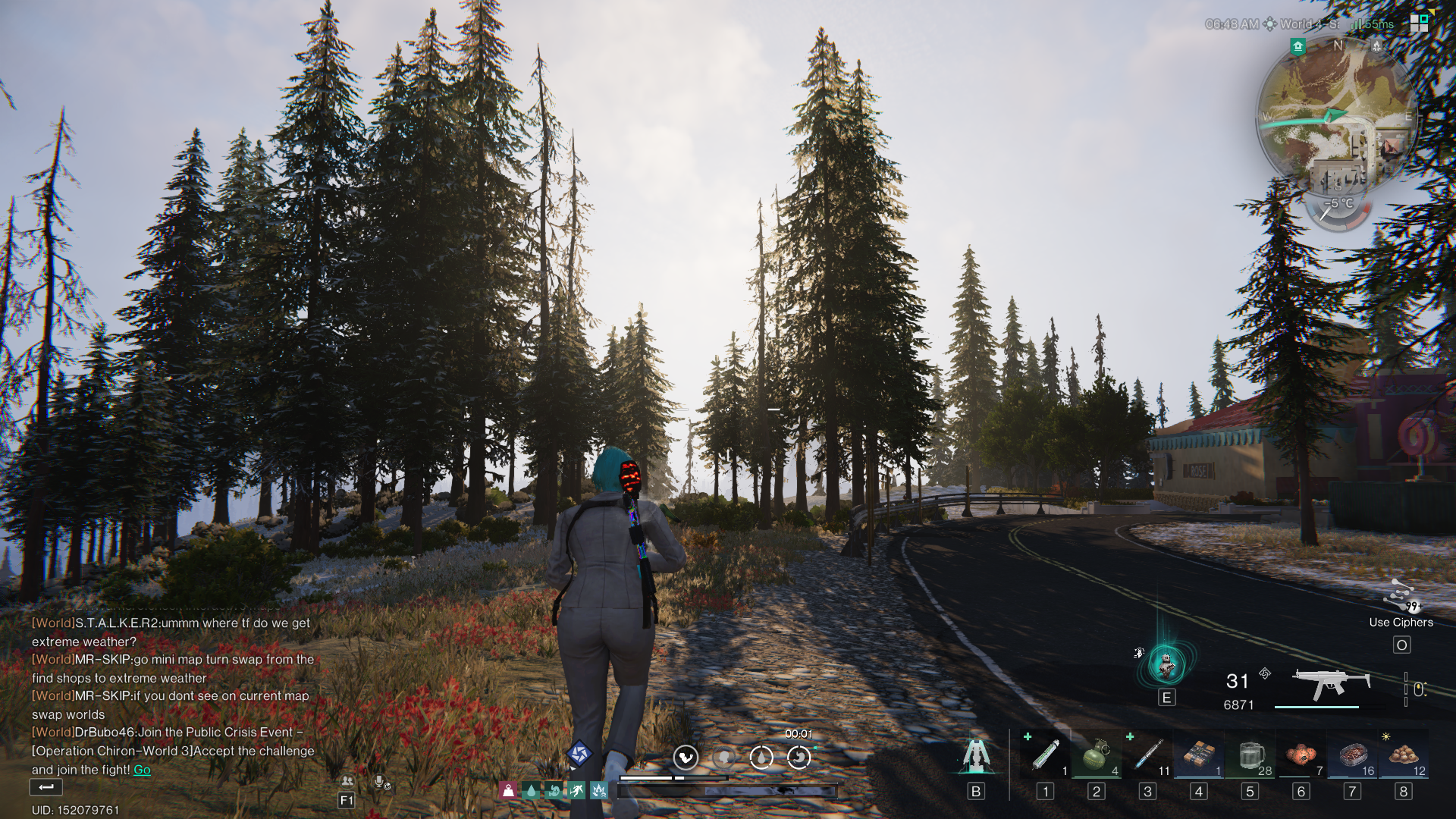Select the water mug hotbar slot
The width and height of the screenshot is (1456, 819).
[1250, 755]
